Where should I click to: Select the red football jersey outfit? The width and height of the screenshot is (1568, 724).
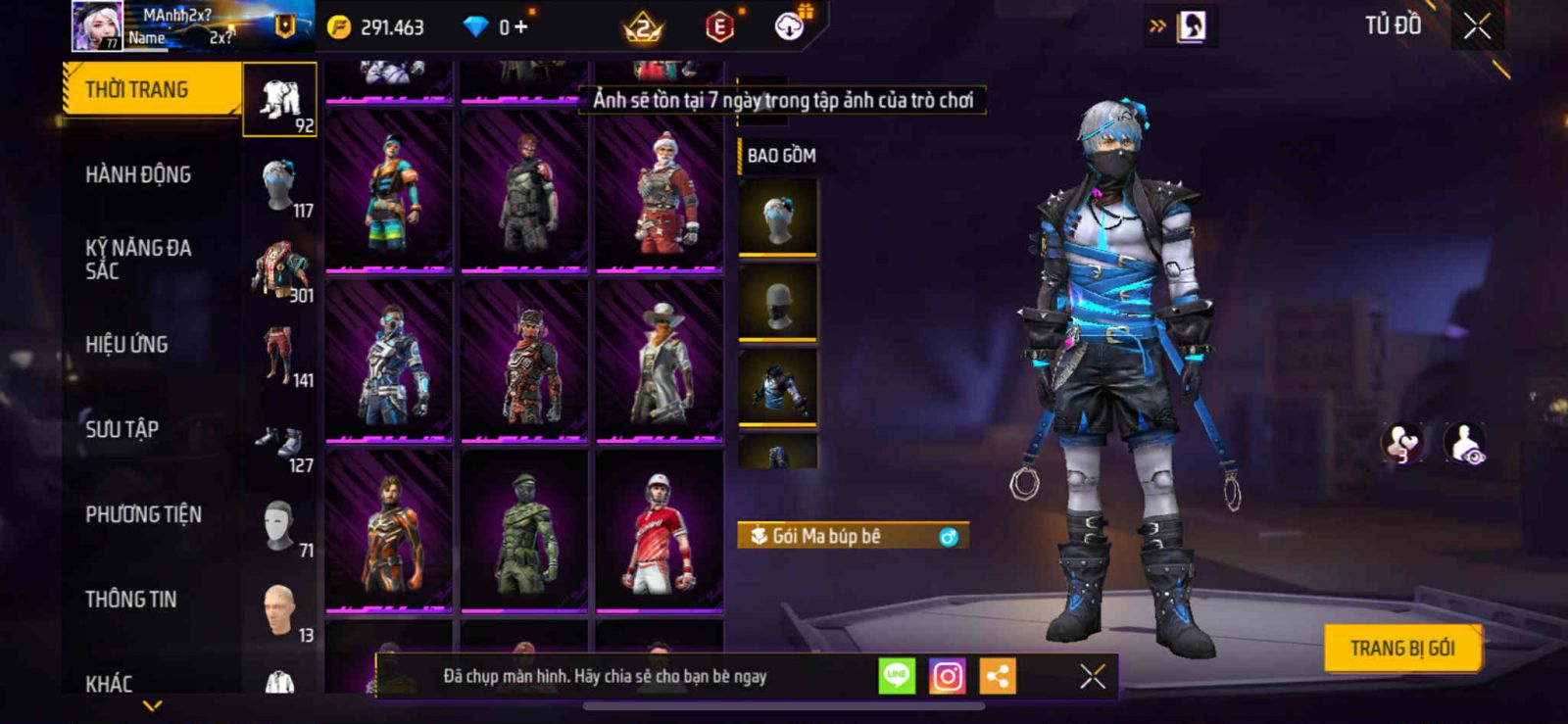[660, 530]
